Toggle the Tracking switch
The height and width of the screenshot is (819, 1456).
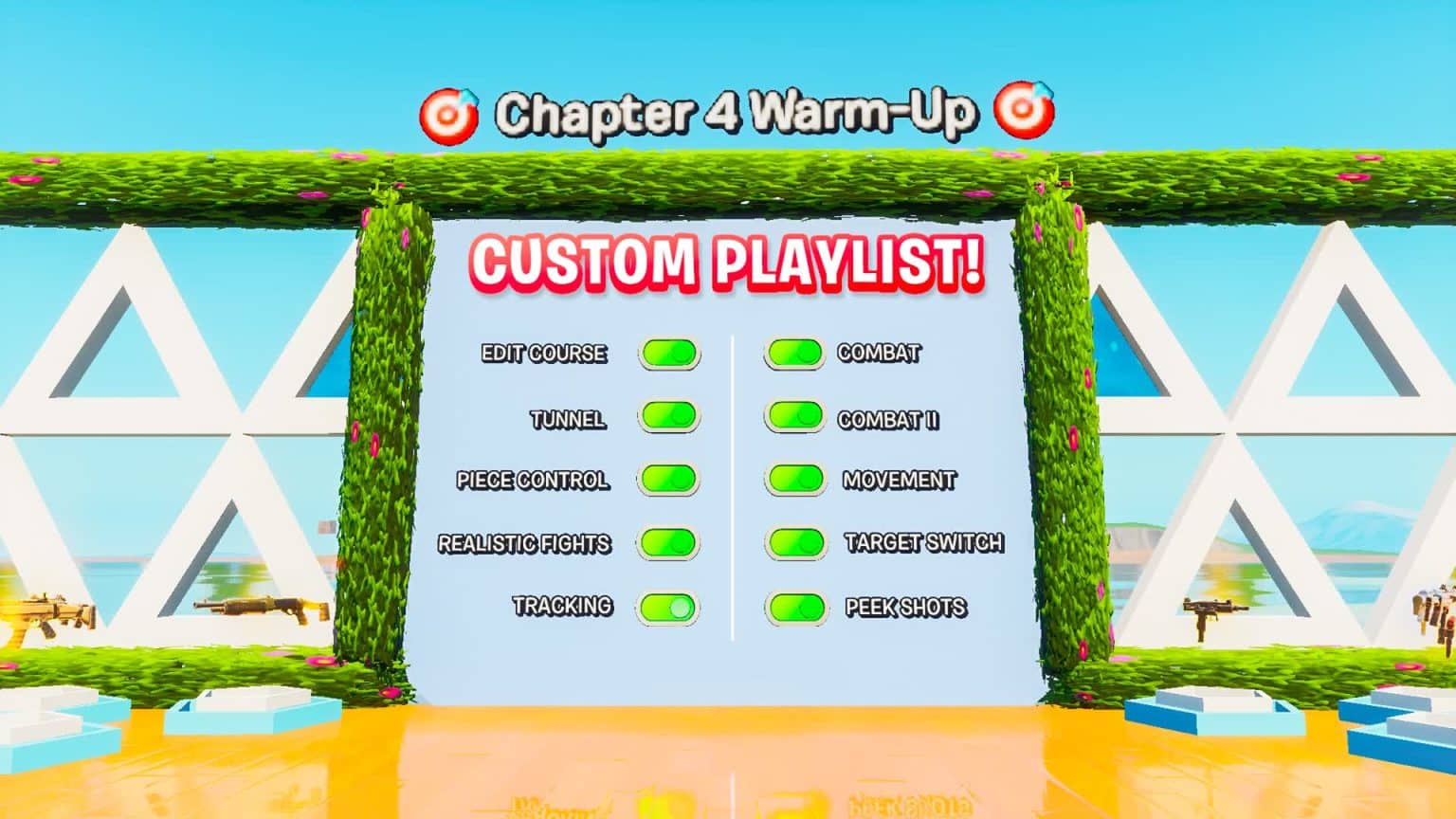667,607
